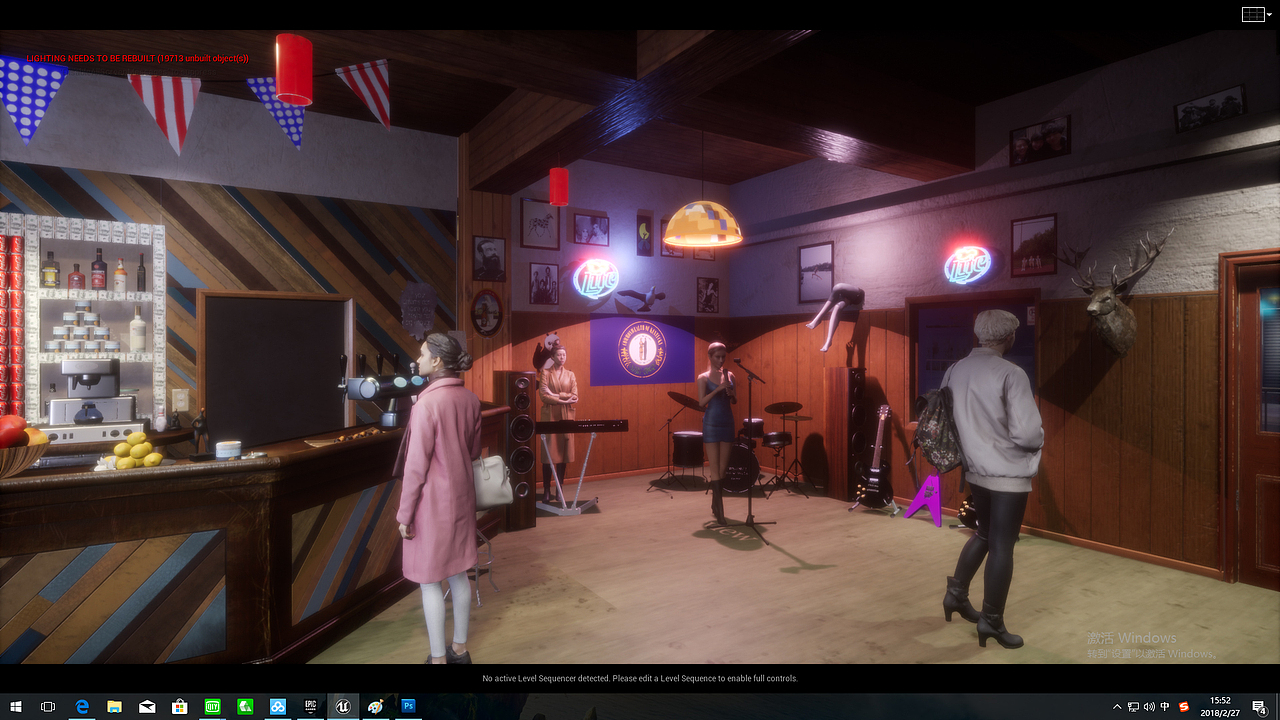The height and width of the screenshot is (720, 1280).
Task: Open Paint 3D from the taskbar
Action: tap(375, 707)
